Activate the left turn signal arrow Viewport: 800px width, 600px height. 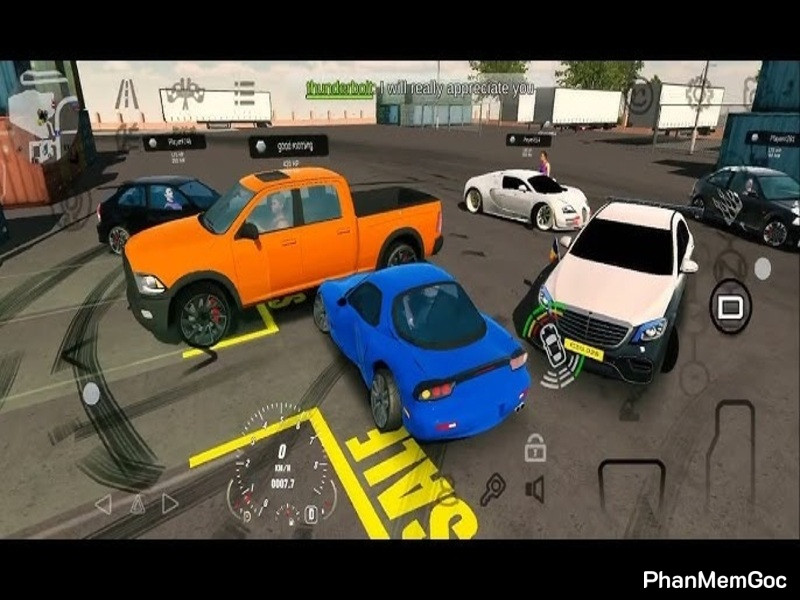(102, 504)
